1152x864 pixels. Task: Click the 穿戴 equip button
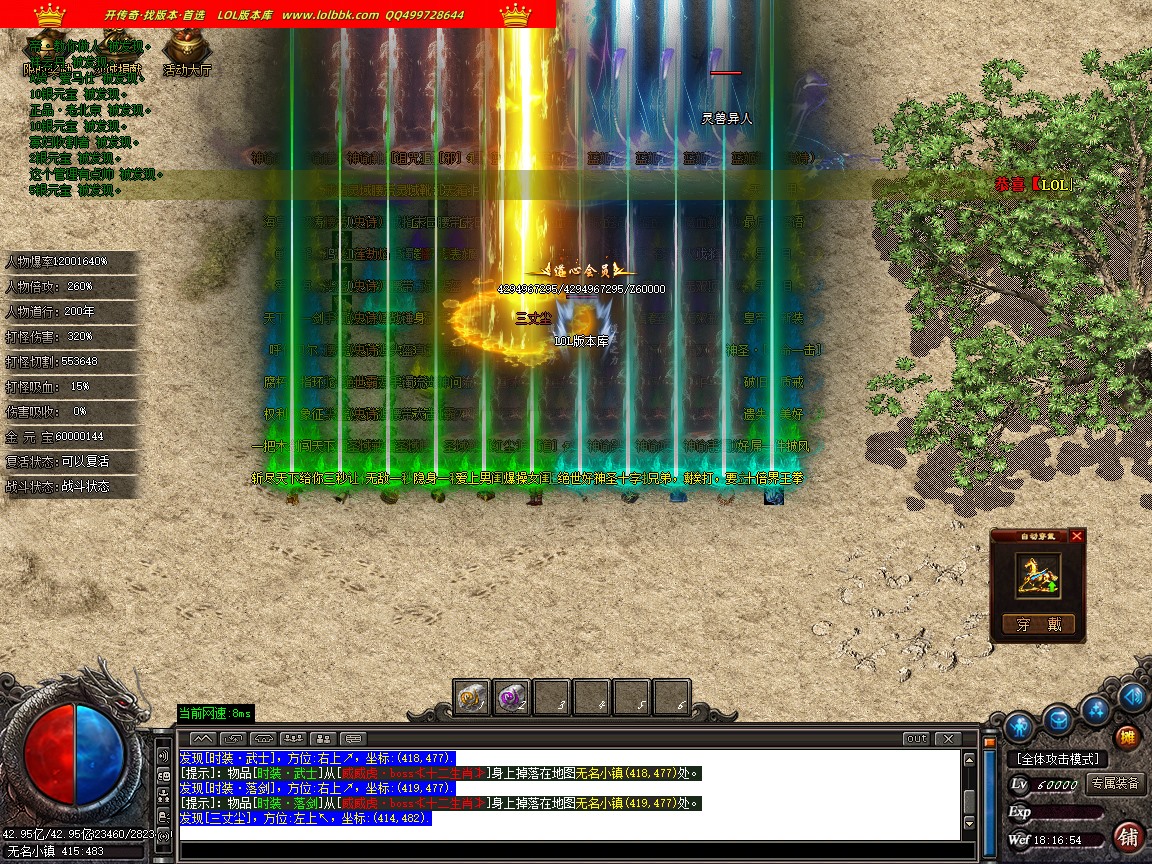[x=1038, y=625]
